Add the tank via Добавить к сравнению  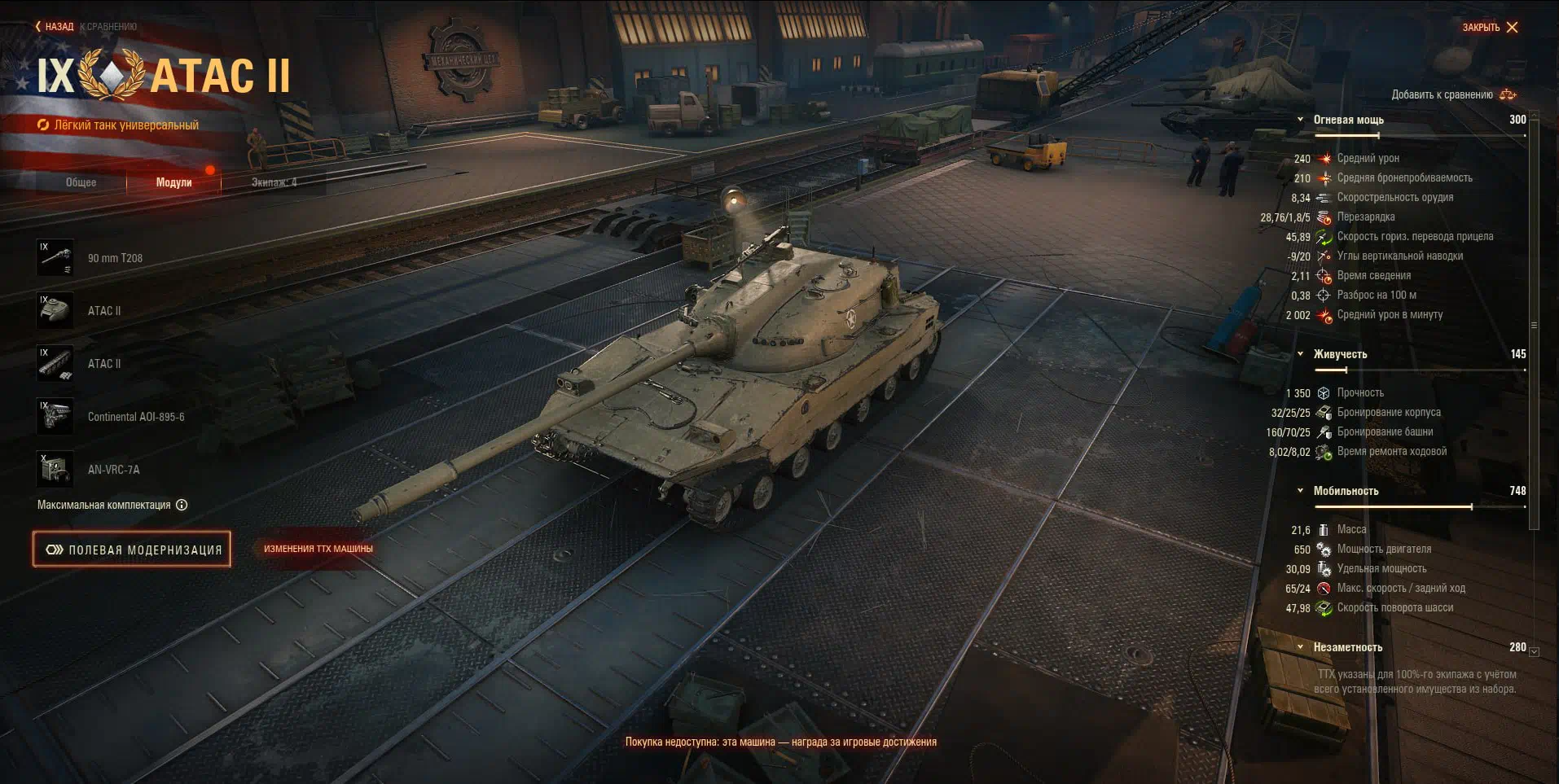click(x=1453, y=94)
